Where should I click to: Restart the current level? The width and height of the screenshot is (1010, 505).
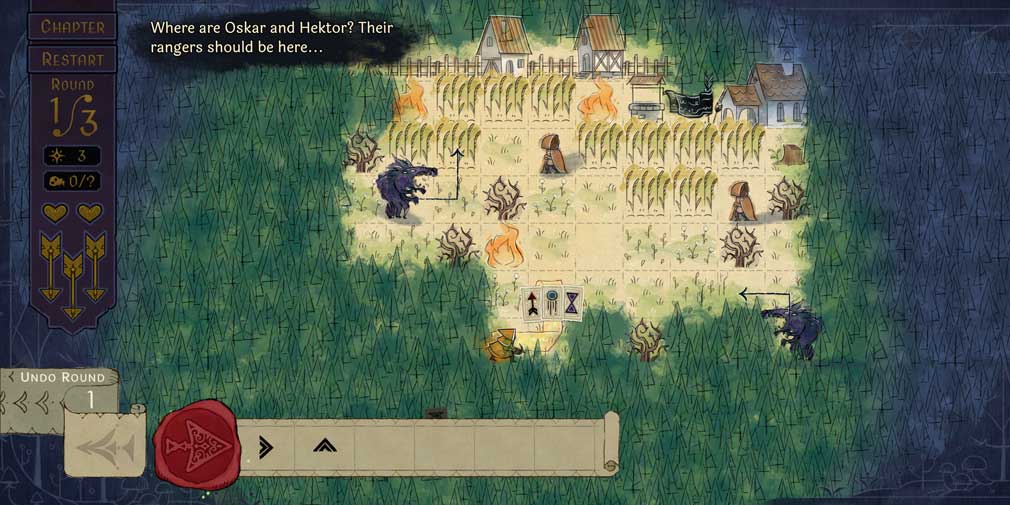pyautogui.click(x=71, y=59)
